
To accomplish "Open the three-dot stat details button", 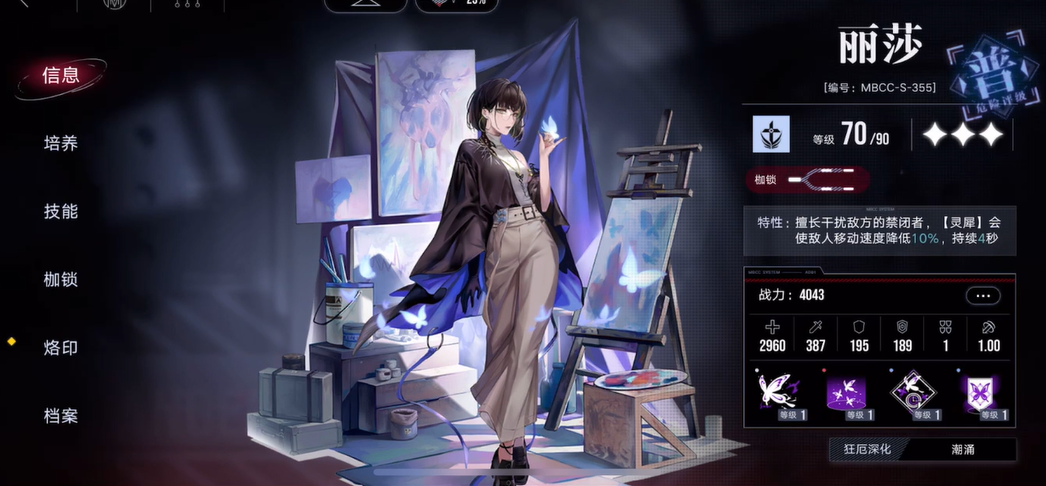I will tap(983, 295).
